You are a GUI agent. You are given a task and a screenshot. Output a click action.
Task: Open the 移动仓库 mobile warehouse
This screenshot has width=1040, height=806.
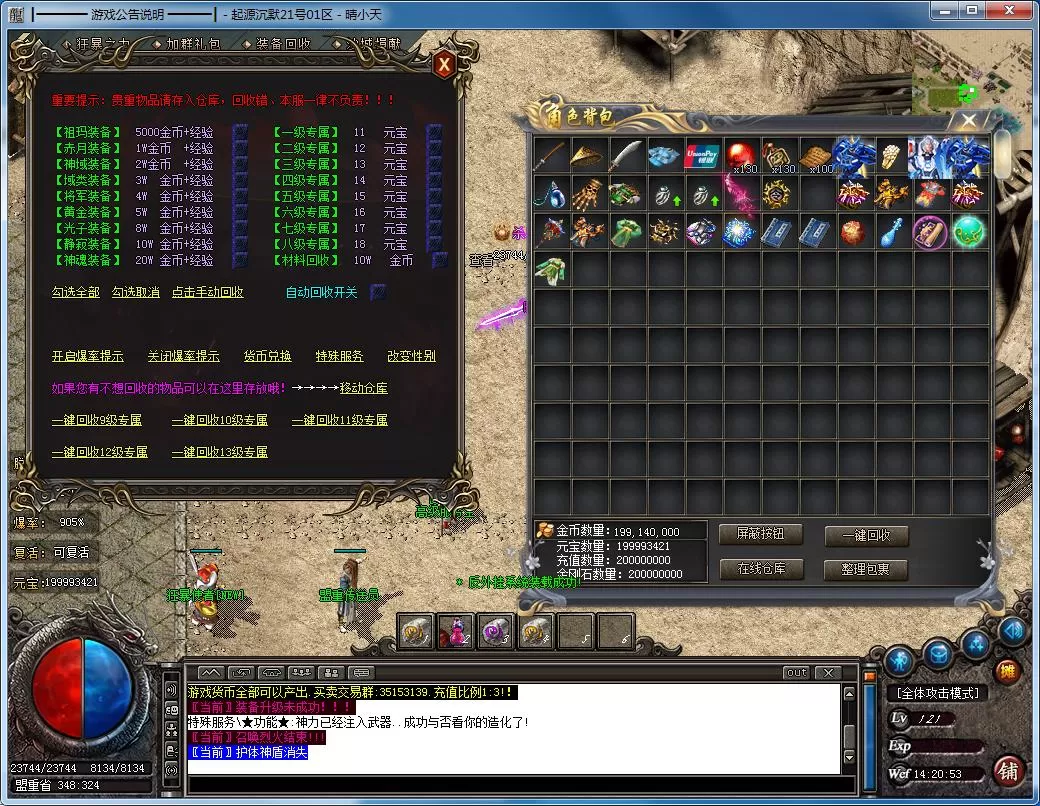click(364, 388)
